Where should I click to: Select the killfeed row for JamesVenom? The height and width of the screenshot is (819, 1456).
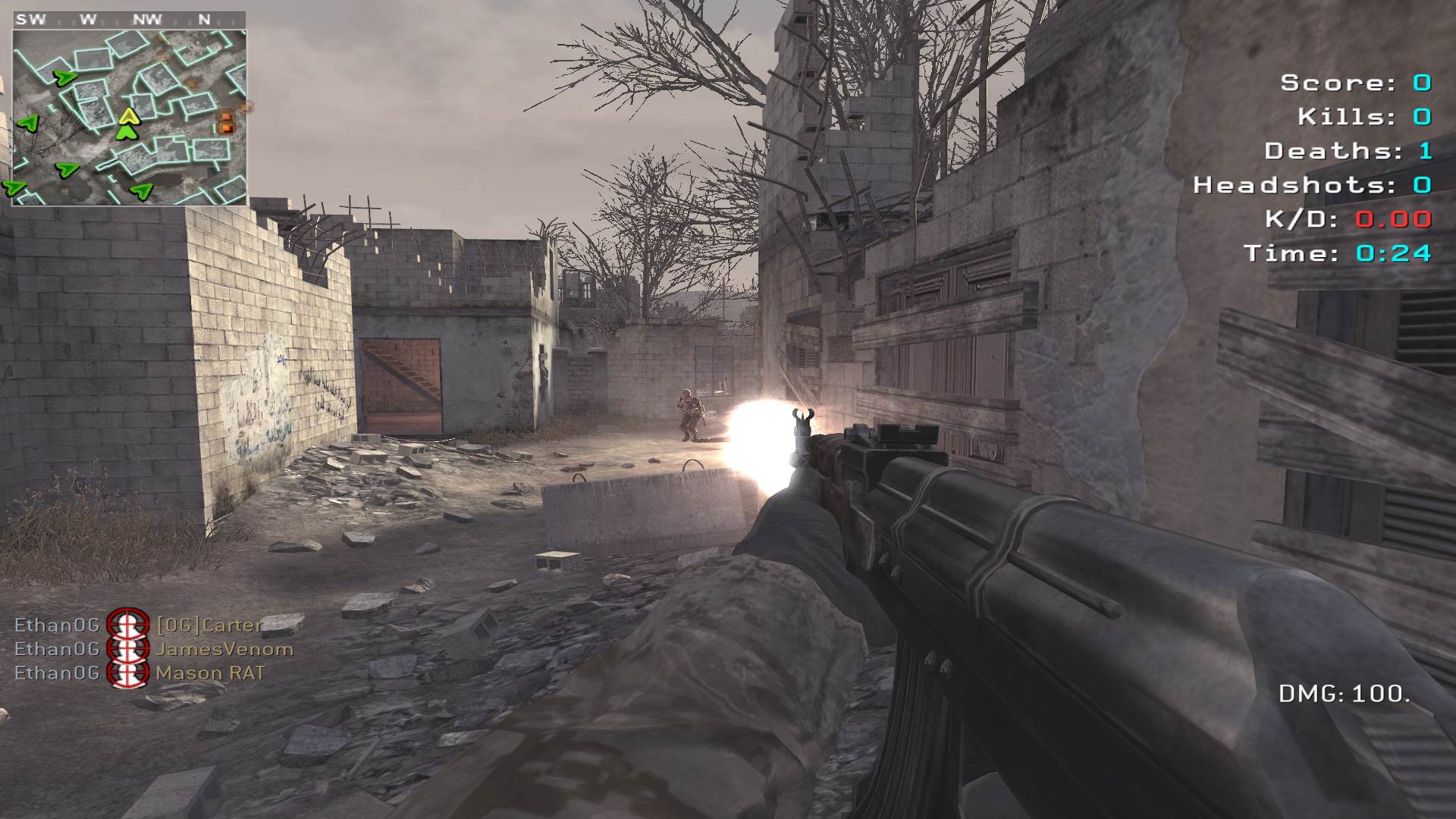tap(154, 649)
